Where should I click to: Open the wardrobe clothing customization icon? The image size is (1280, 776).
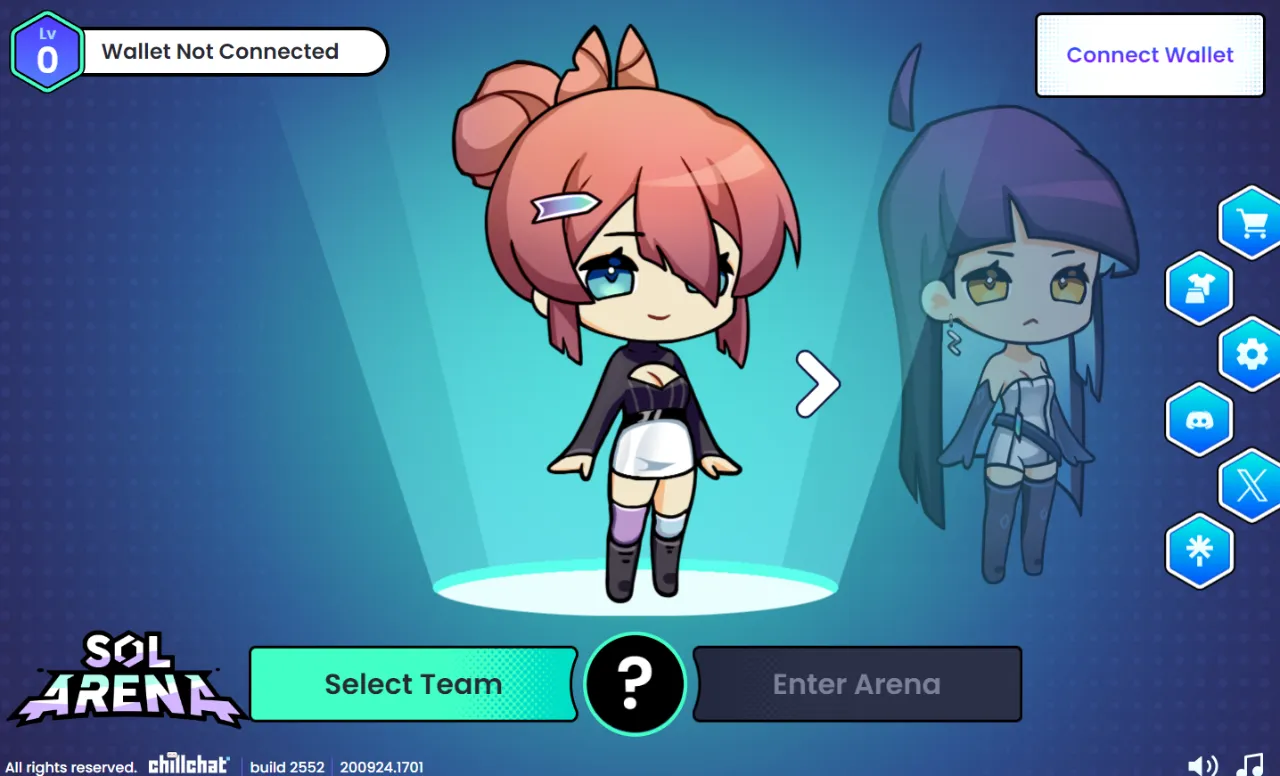1199,289
